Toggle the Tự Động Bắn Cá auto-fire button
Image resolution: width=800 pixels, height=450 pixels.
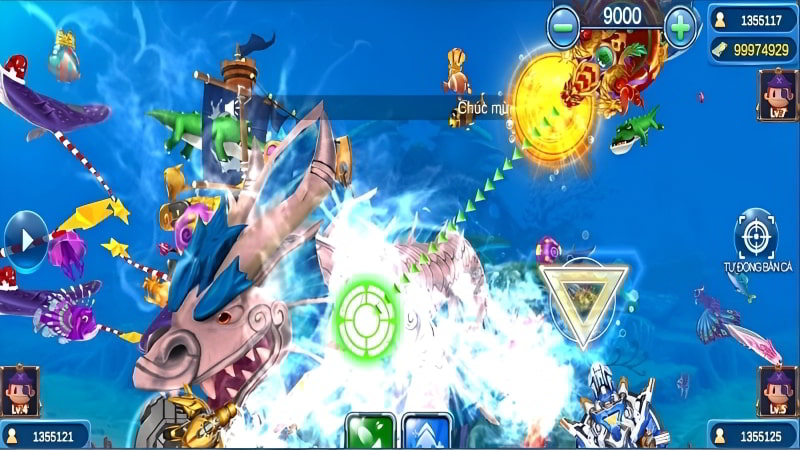point(756,236)
